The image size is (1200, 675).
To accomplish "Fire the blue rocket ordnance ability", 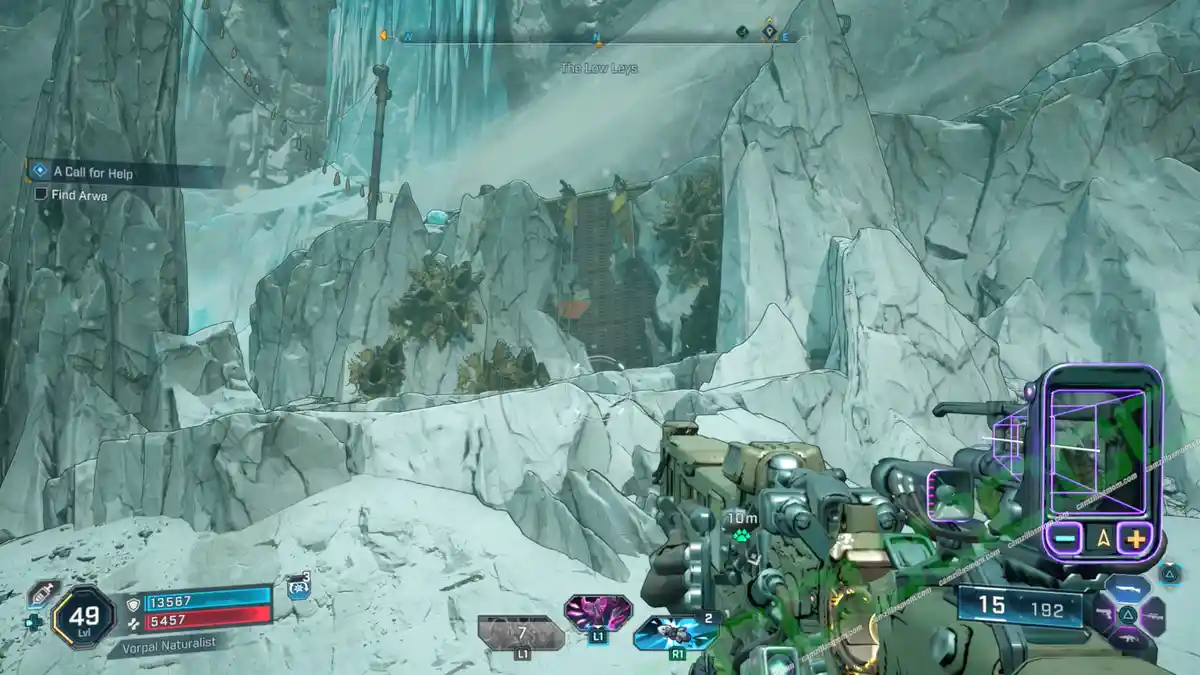I will point(675,633).
